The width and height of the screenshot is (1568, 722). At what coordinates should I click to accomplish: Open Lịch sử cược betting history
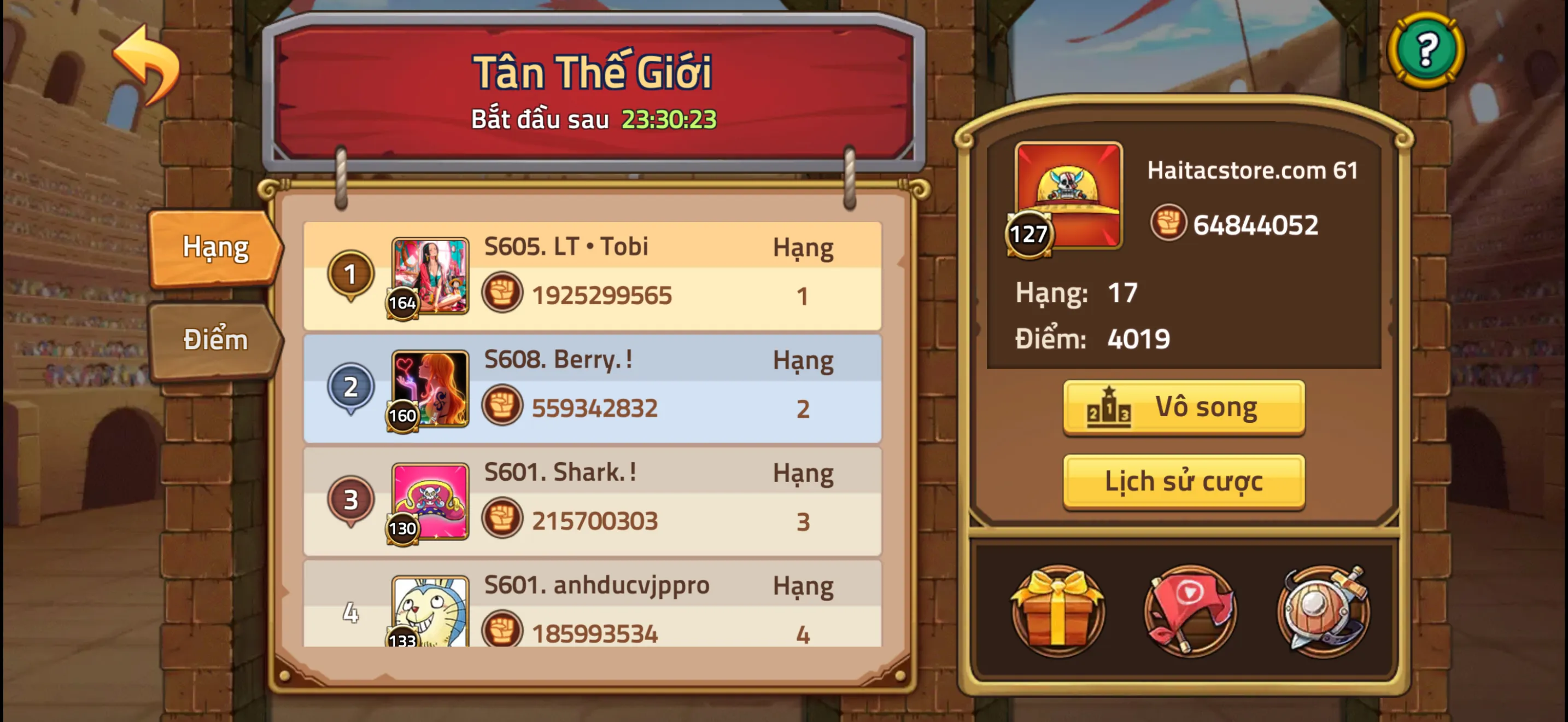pos(1183,481)
